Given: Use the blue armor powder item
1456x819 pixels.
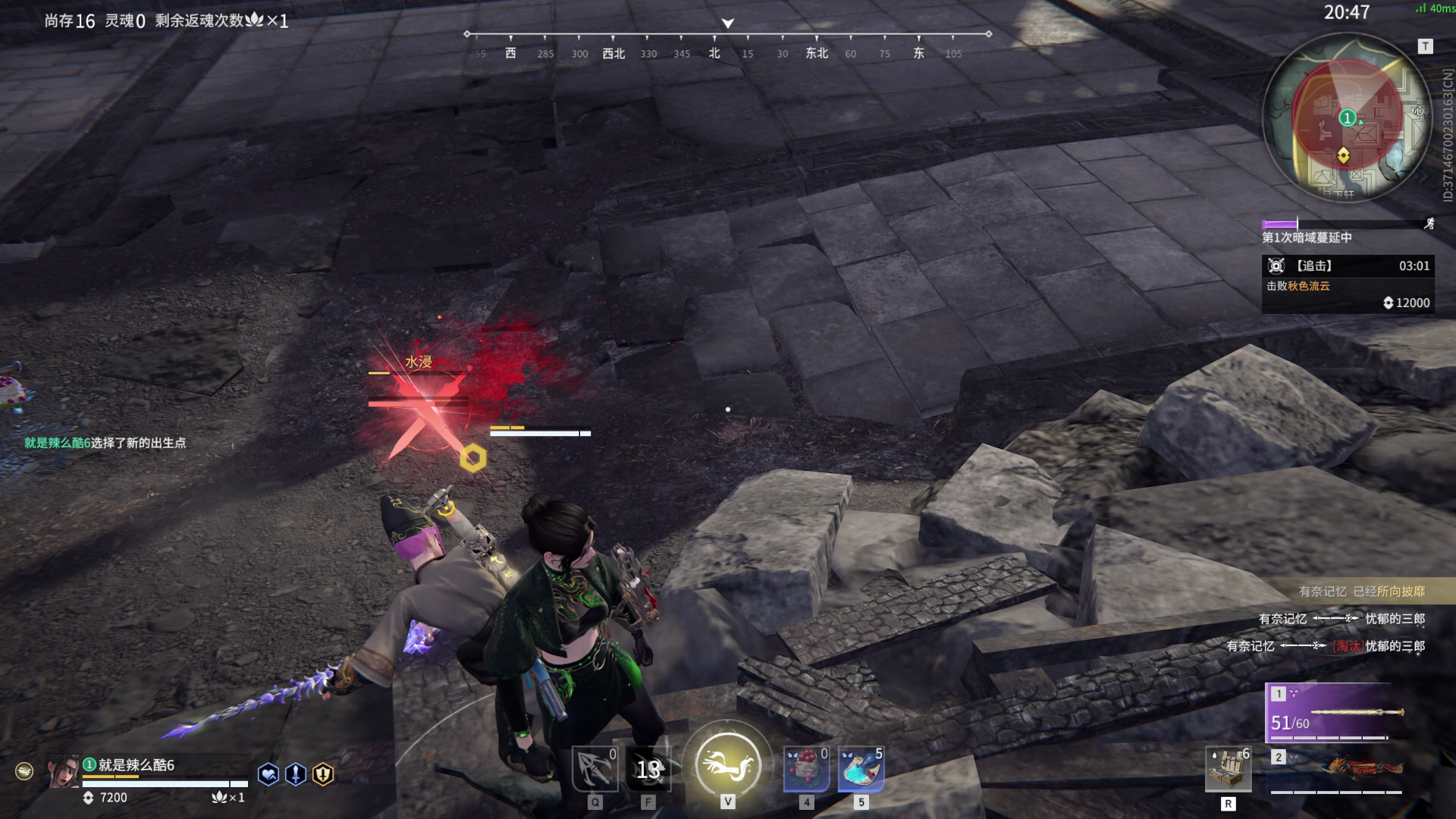Looking at the screenshot, I should [x=861, y=769].
